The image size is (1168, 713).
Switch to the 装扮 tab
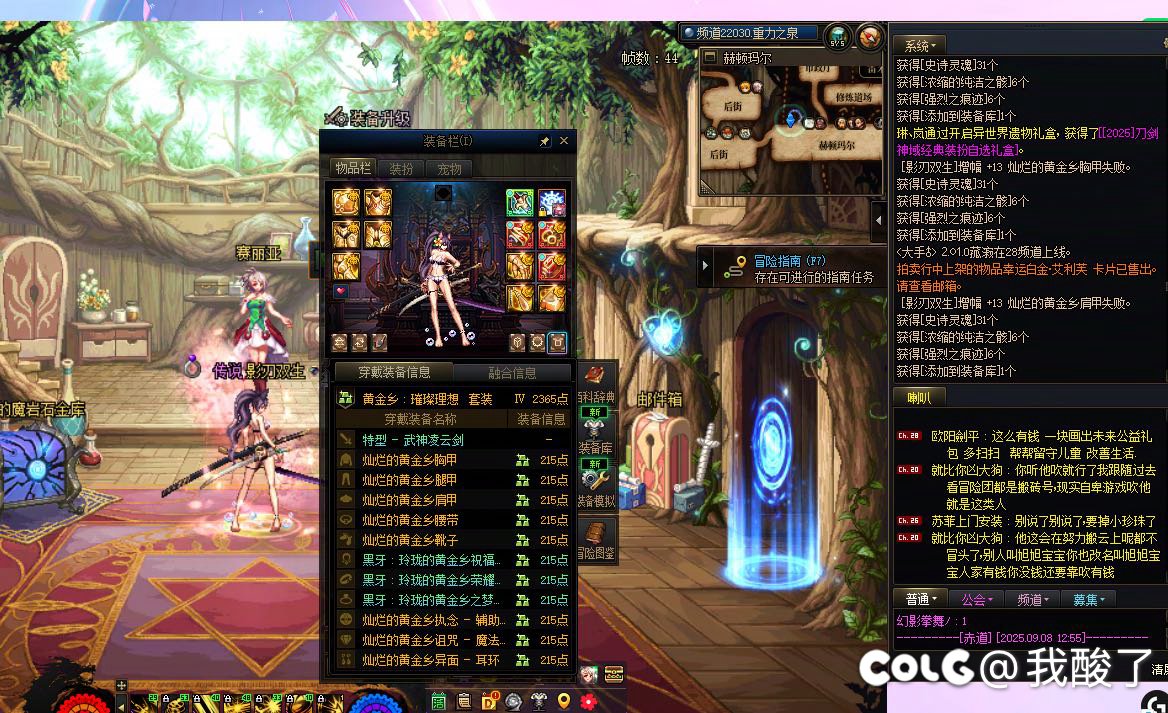point(401,169)
